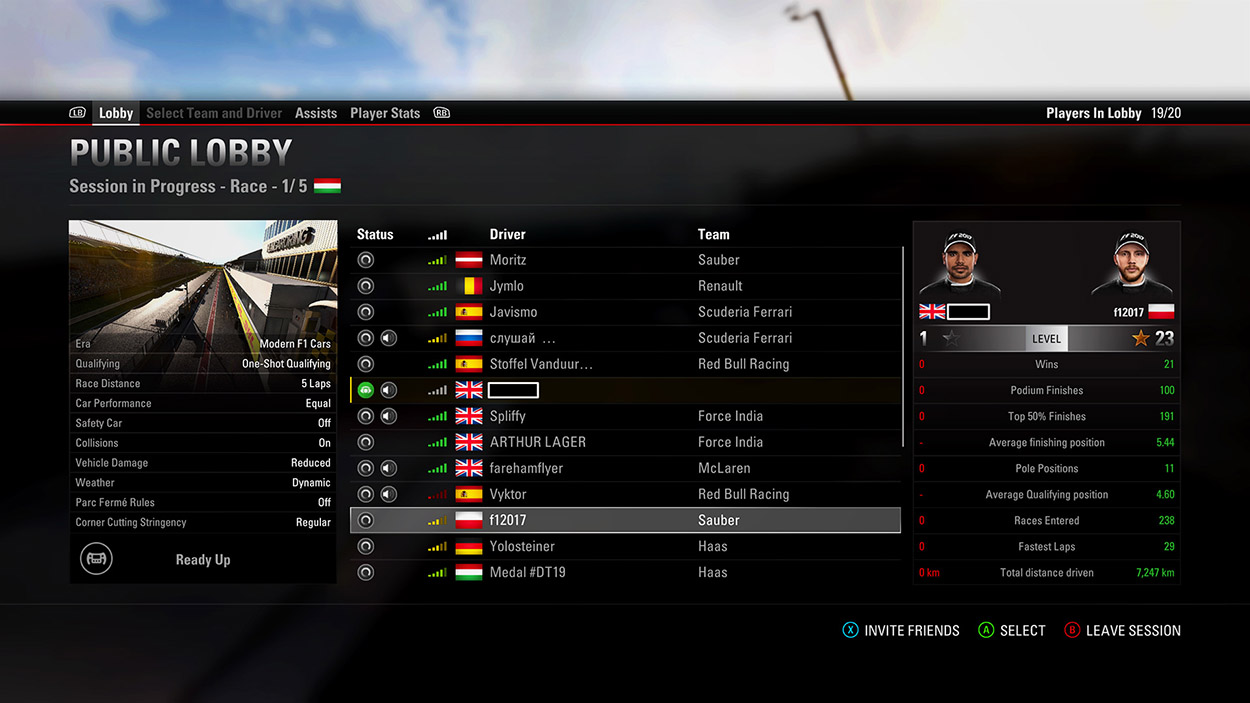Choose farehamflyer driving for McLaren
The width and height of the screenshot is (1250, 703).
[625, 468]
